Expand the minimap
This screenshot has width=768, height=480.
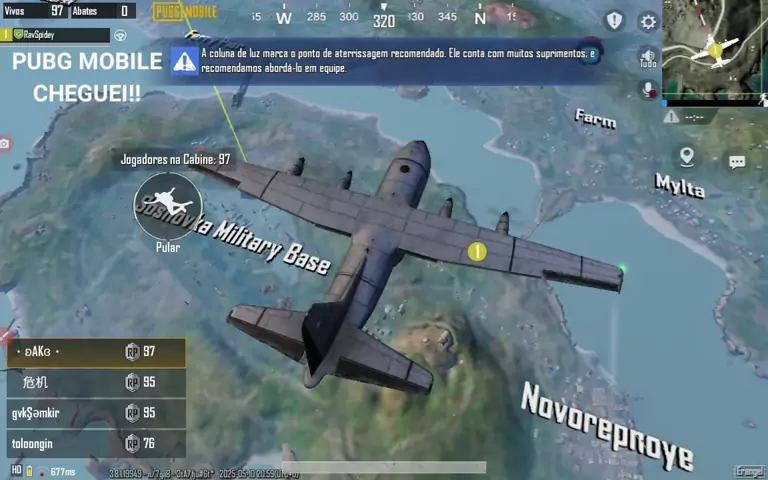tap(714, 50)
